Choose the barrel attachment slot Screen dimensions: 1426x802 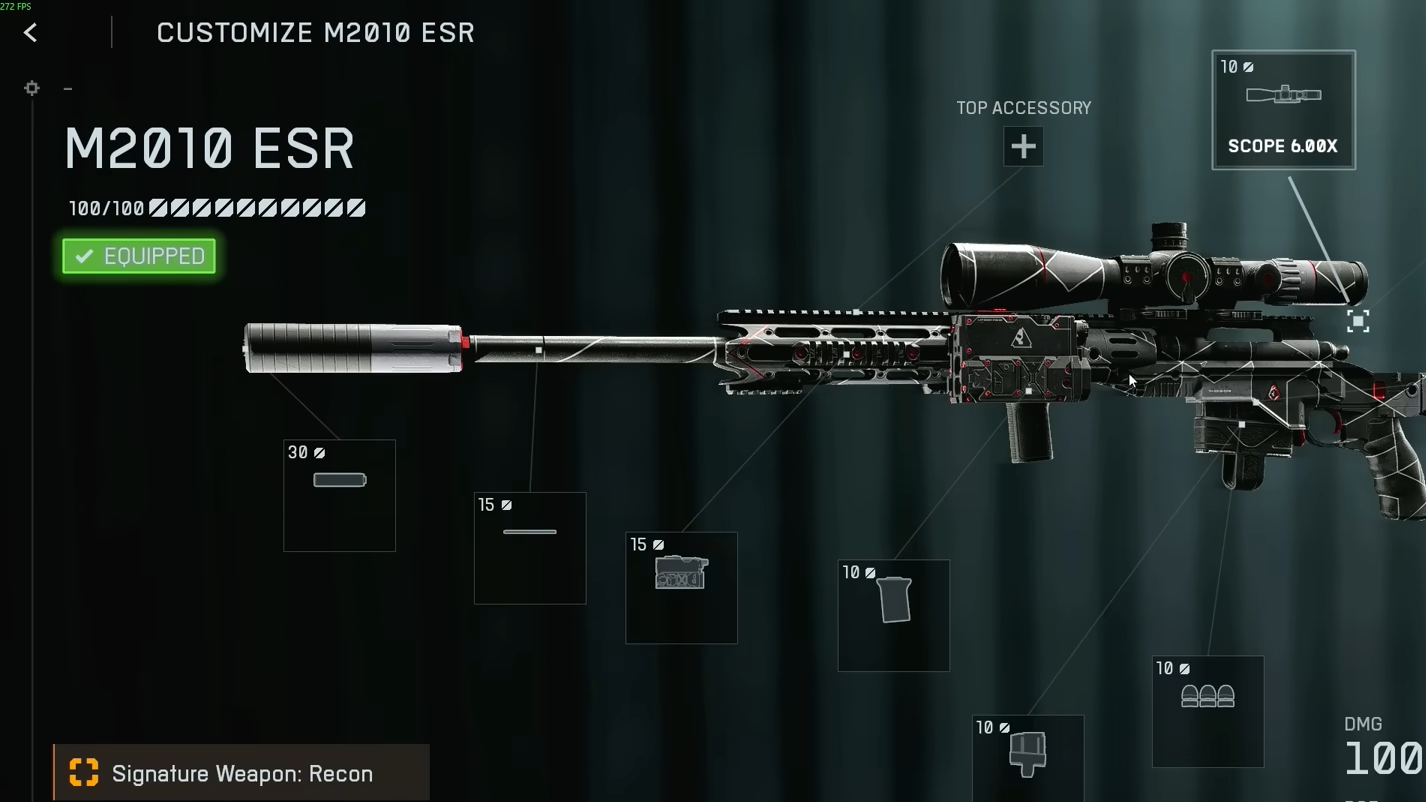pos(530,548)
